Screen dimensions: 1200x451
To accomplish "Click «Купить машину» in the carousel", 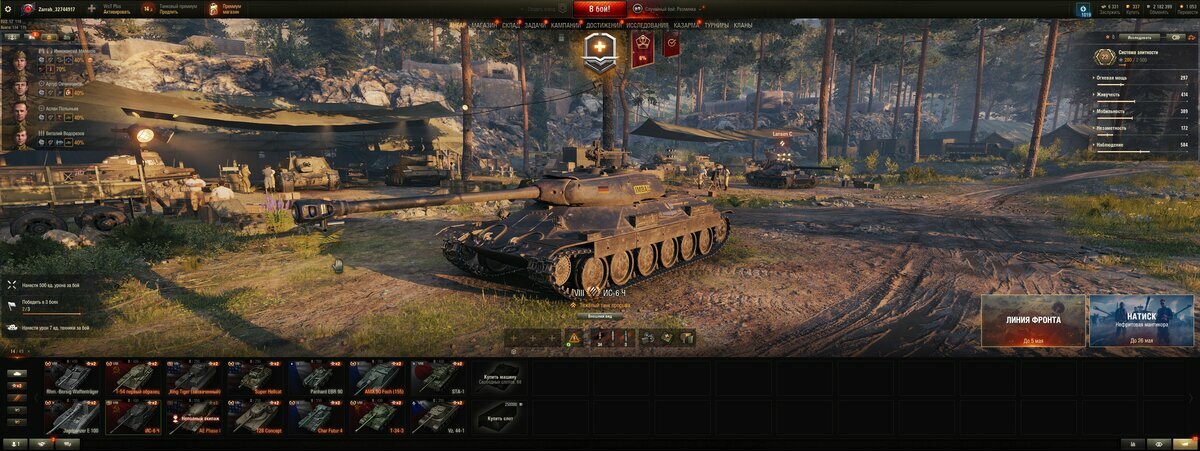I will (x=502, y=377).
